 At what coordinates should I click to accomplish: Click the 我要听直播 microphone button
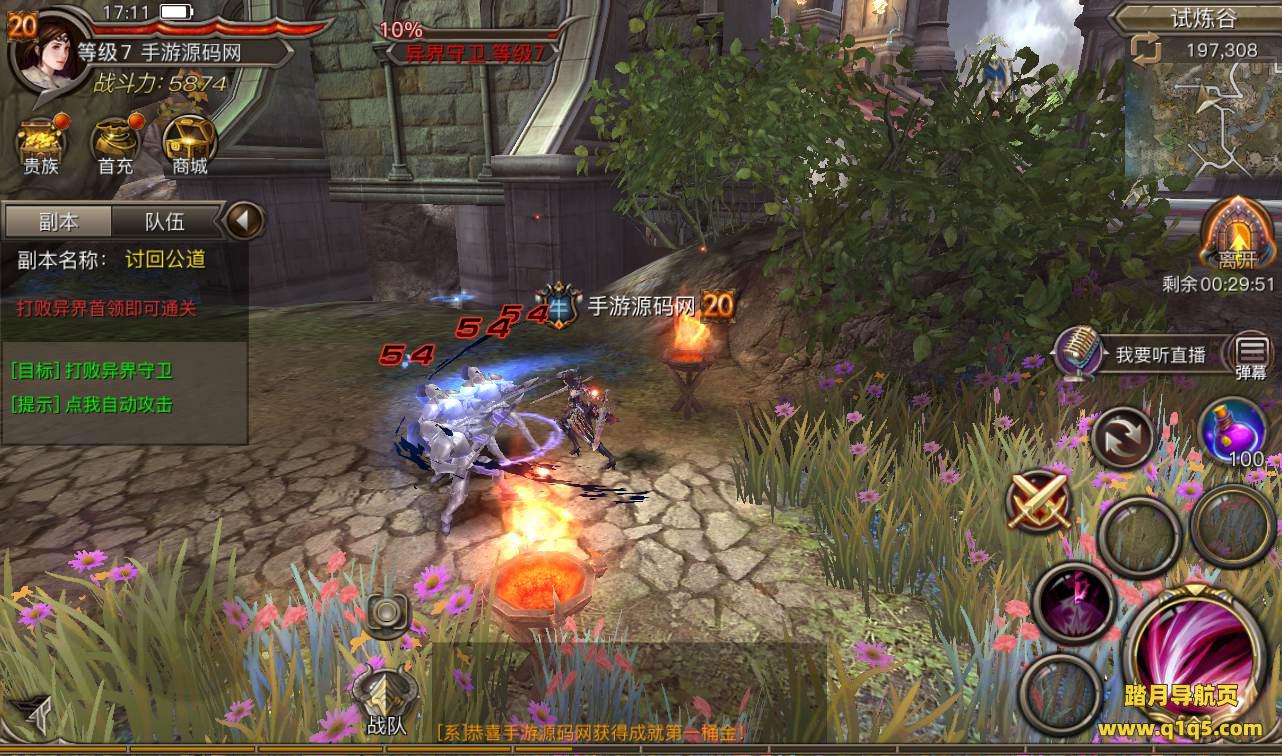click(1081, 354)
